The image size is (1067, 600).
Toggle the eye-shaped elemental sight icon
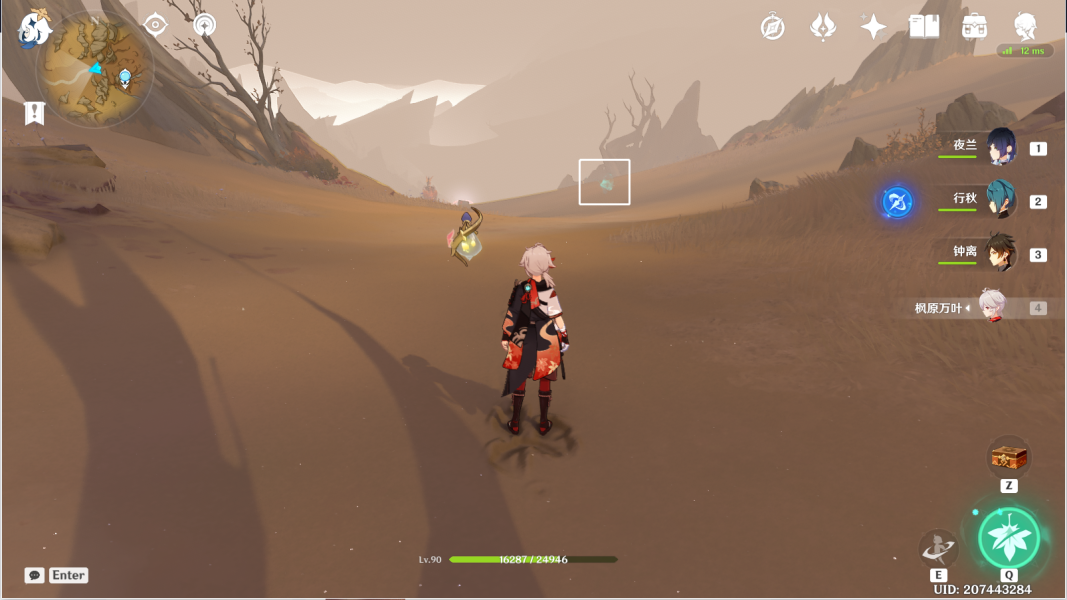pyautogui.click(x=155, y=25)
